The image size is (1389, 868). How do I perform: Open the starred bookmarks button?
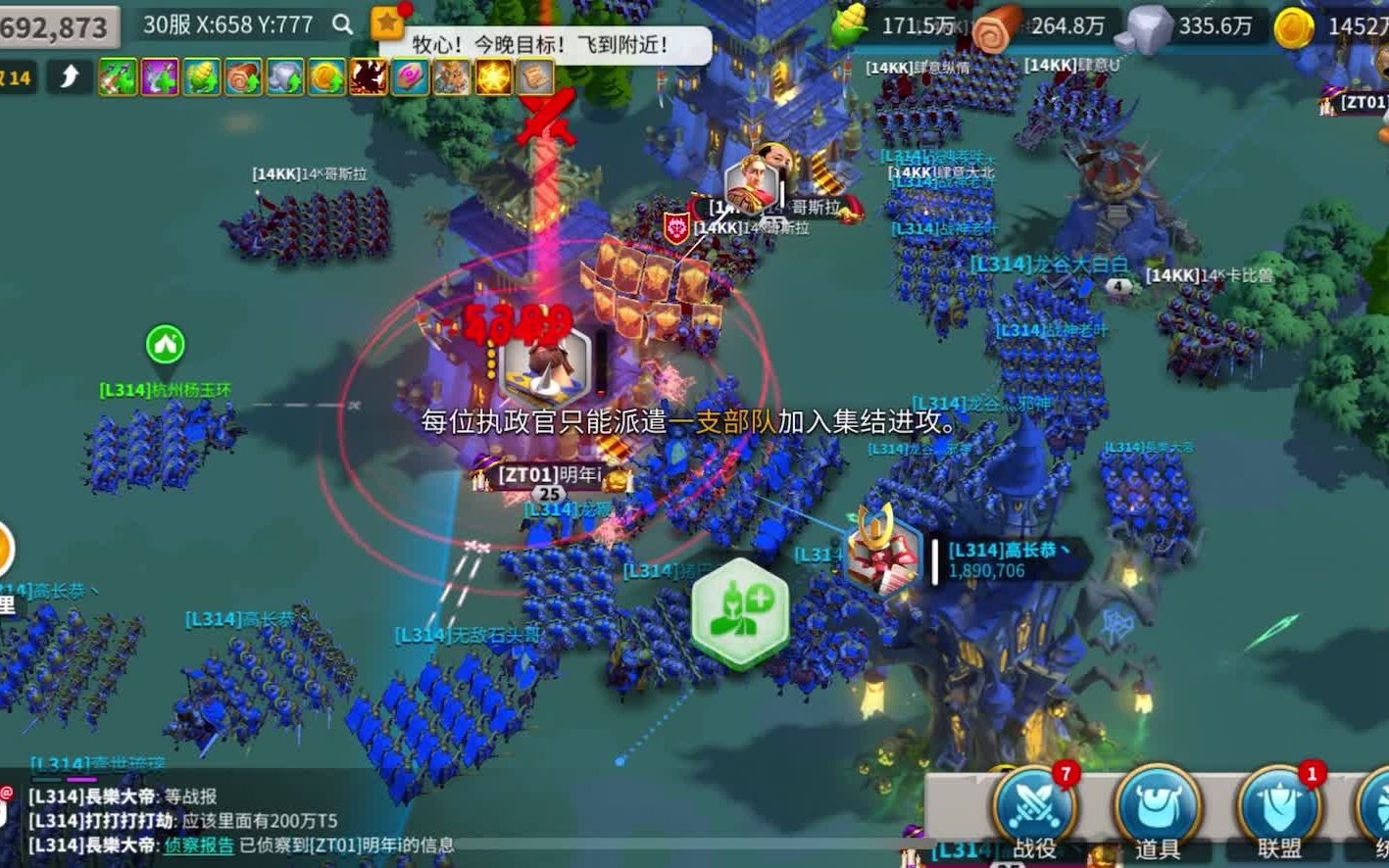pyautogui.click(x=388, y=22)
